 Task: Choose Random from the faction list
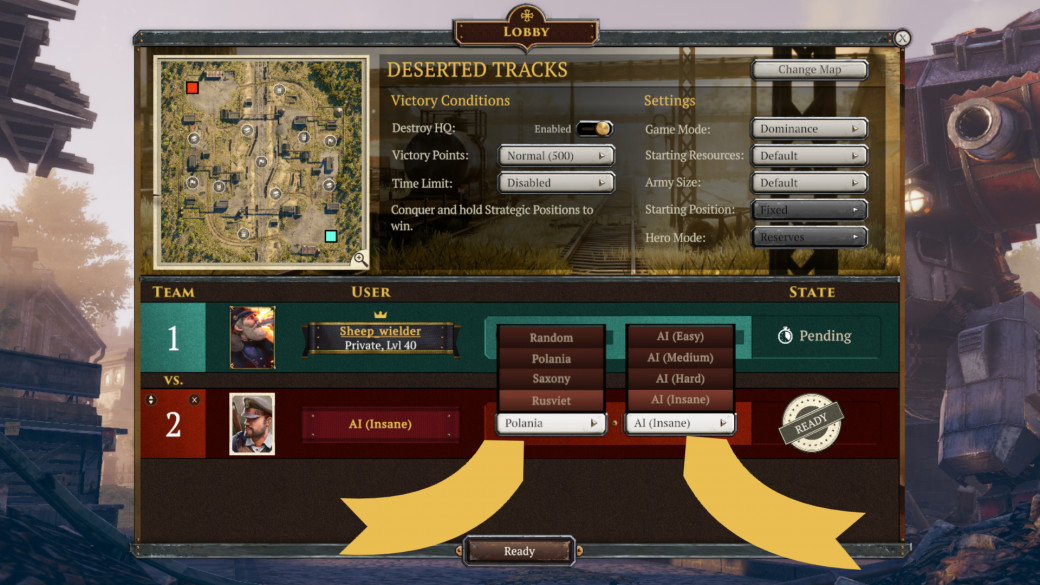551,338
